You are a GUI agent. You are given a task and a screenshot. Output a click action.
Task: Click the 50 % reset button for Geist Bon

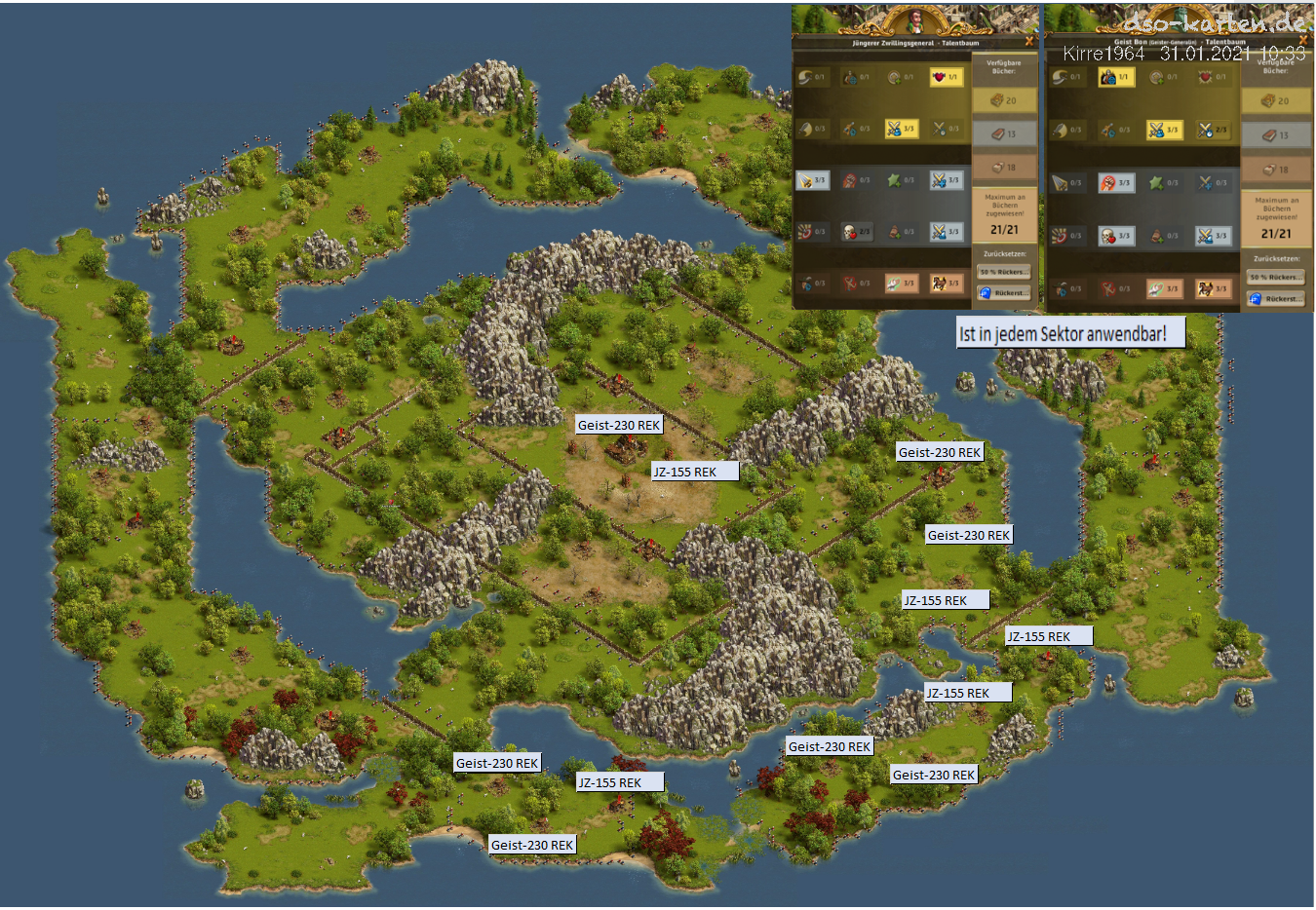tap(1275, 278)
